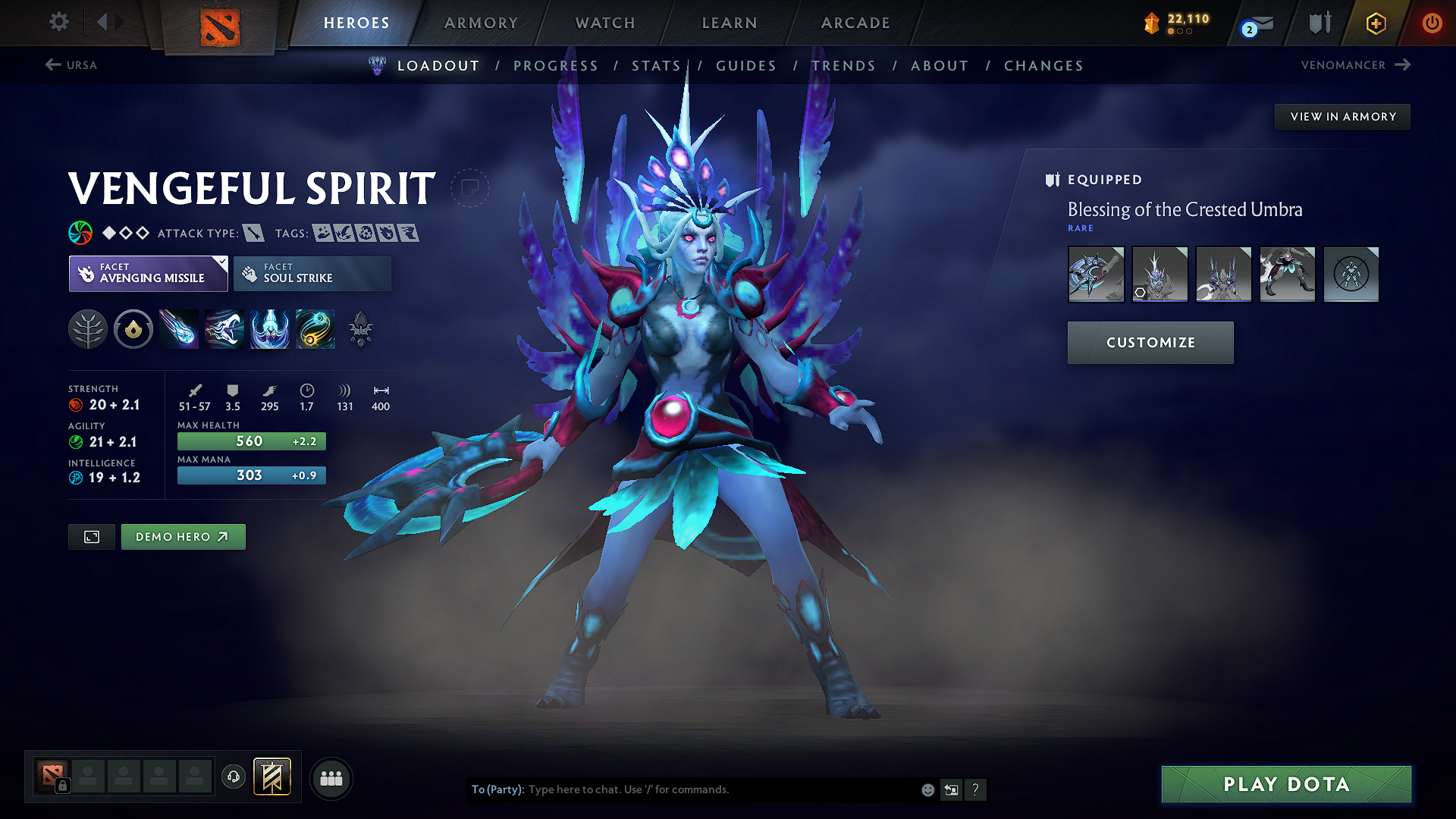Open the Wave of Terror ability icon

tap(224, 329)
